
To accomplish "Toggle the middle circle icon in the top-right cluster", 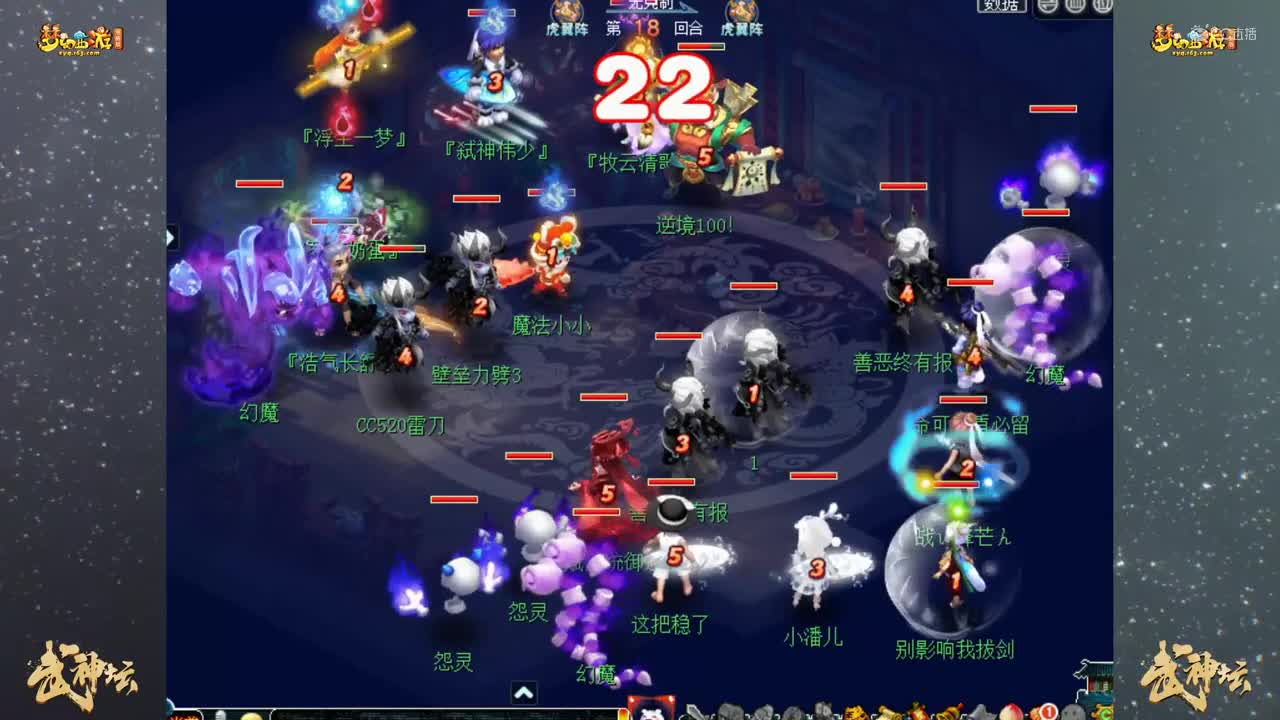I will tap(1074, 7).
